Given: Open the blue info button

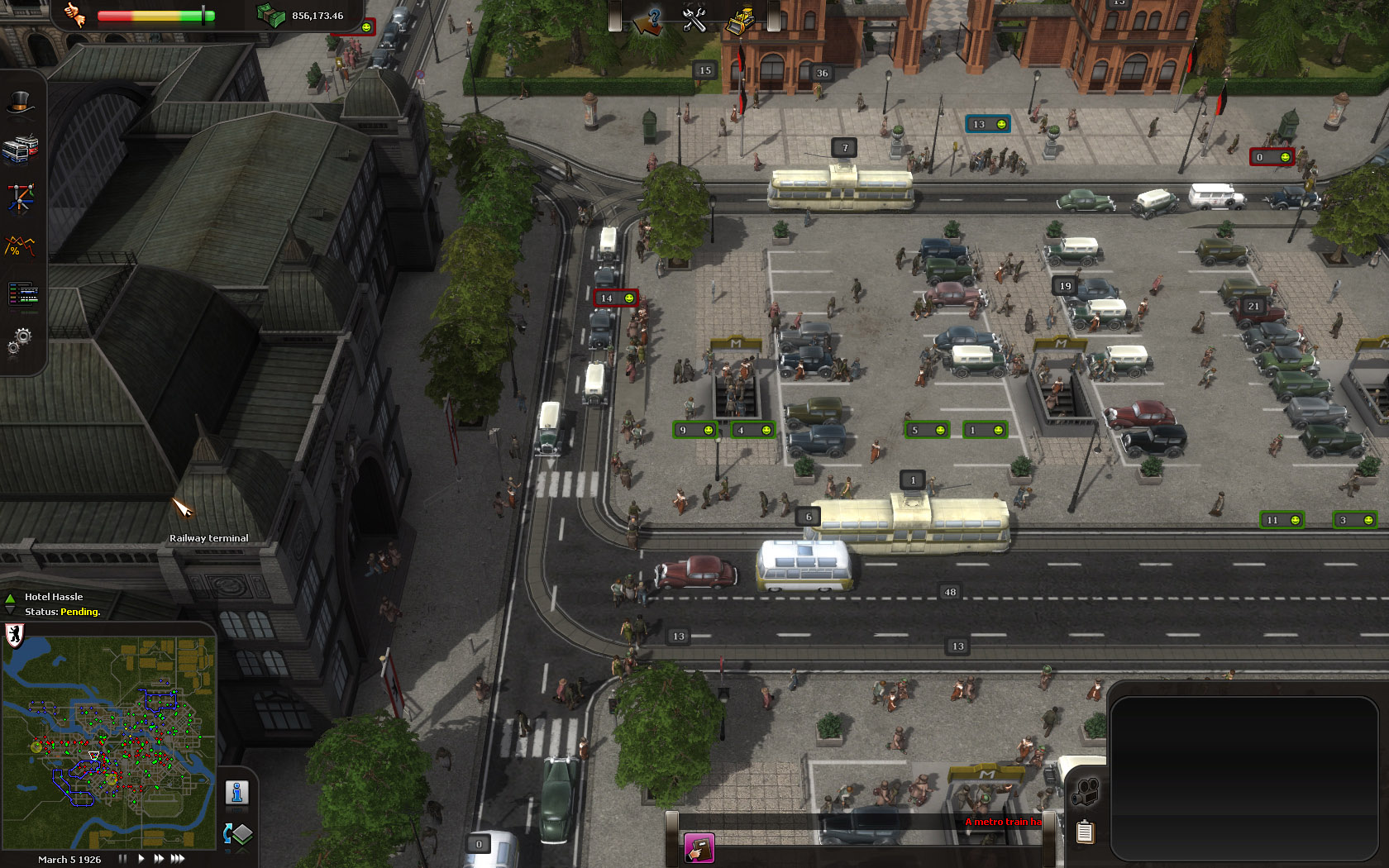Looking at the screenshot, I should pos(237,793).
